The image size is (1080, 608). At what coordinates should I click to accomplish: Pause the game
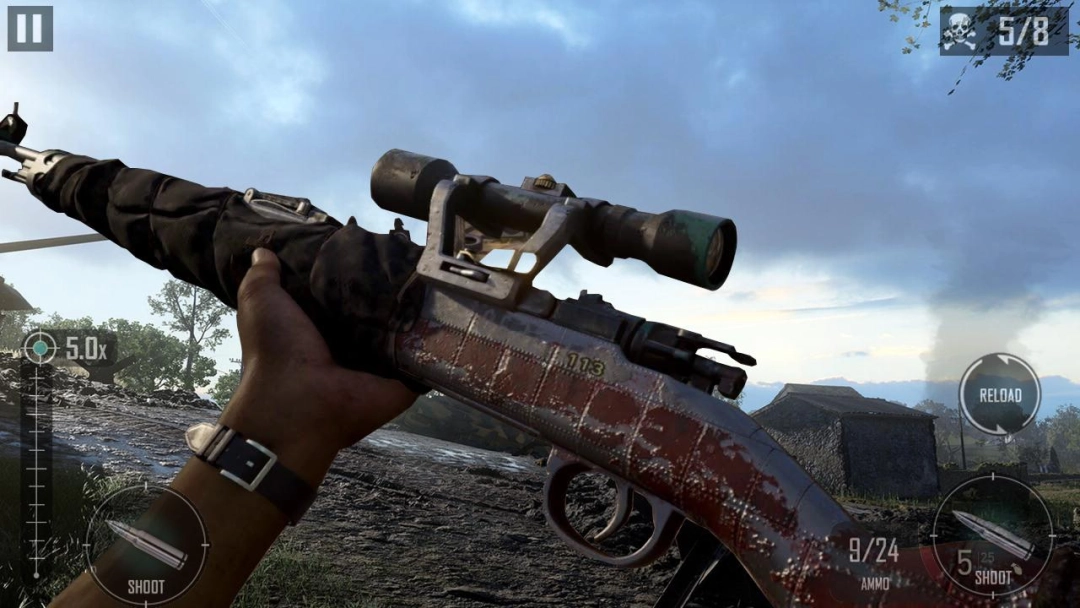pos(30,28)
